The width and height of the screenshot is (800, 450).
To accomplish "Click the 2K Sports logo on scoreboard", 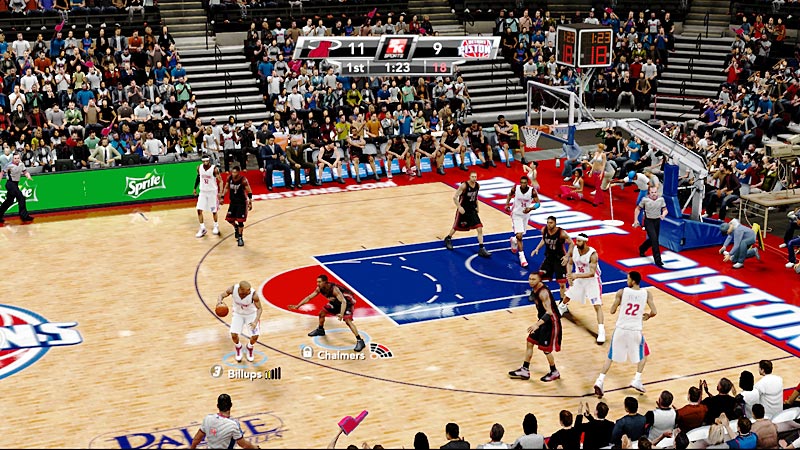I will [x=397, y=48].
